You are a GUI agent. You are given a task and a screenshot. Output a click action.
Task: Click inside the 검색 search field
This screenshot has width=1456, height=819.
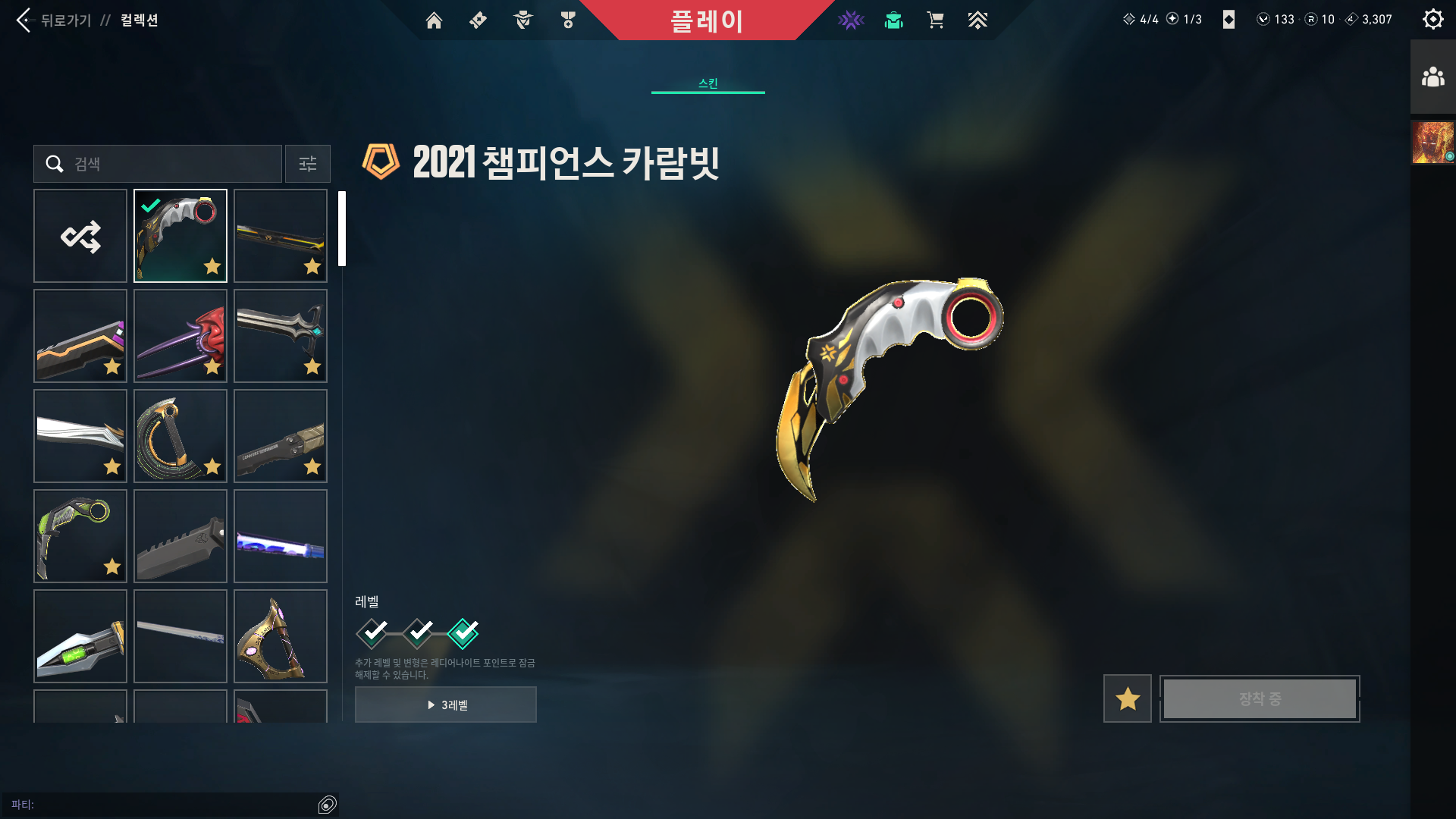(x=157, y=164)
